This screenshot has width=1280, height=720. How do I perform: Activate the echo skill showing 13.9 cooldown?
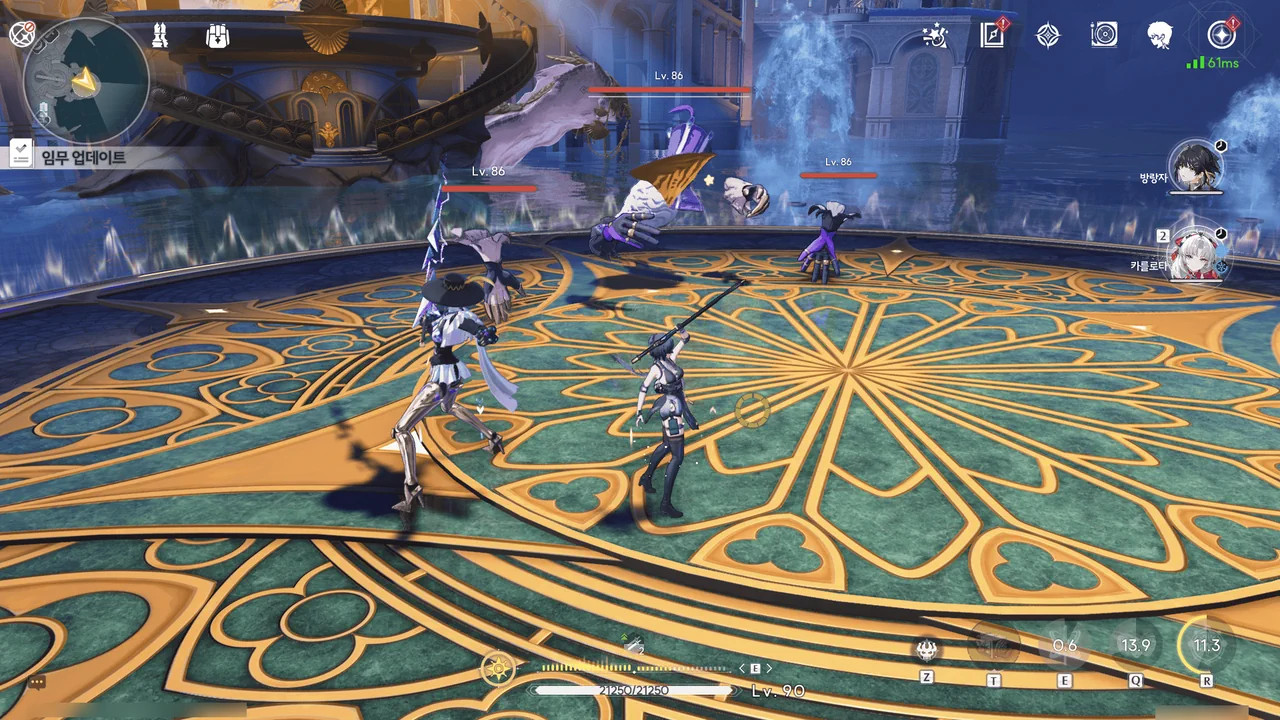(x=1135, y=646)
